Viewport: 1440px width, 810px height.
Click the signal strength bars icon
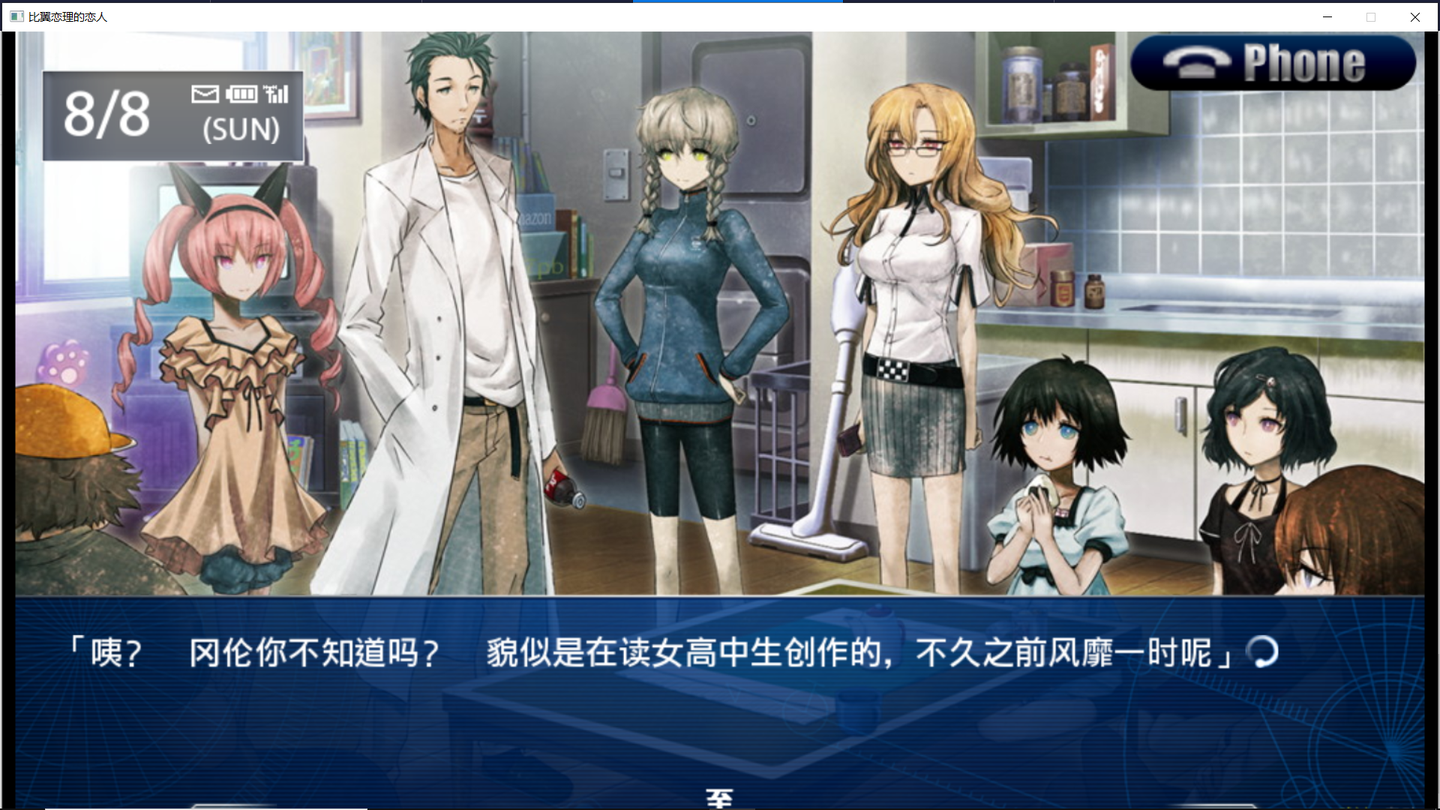(276, 93)
